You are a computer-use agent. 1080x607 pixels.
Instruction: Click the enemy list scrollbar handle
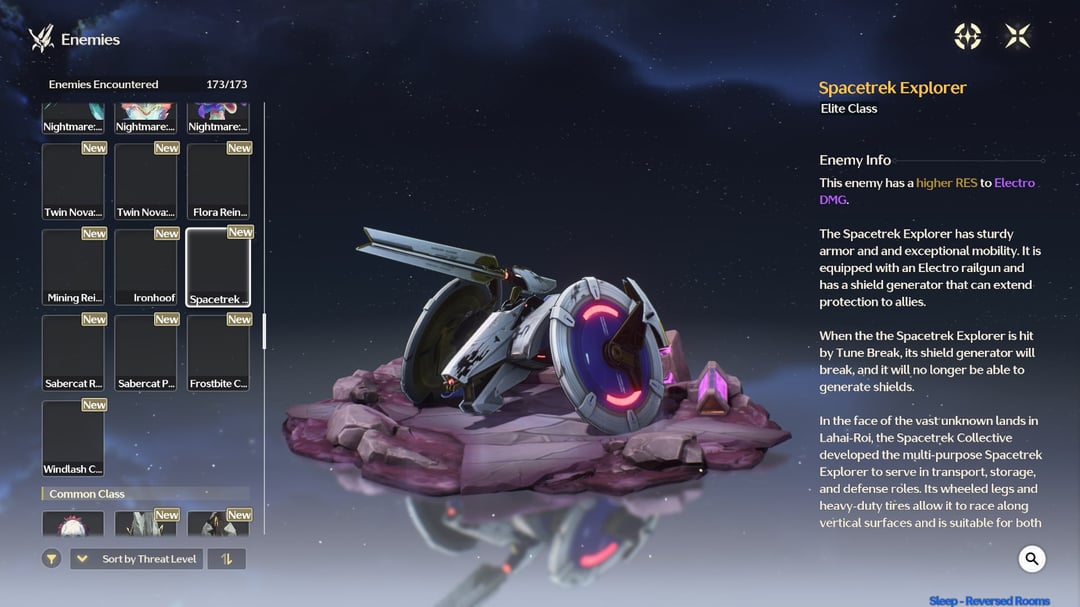click(264, 331)
